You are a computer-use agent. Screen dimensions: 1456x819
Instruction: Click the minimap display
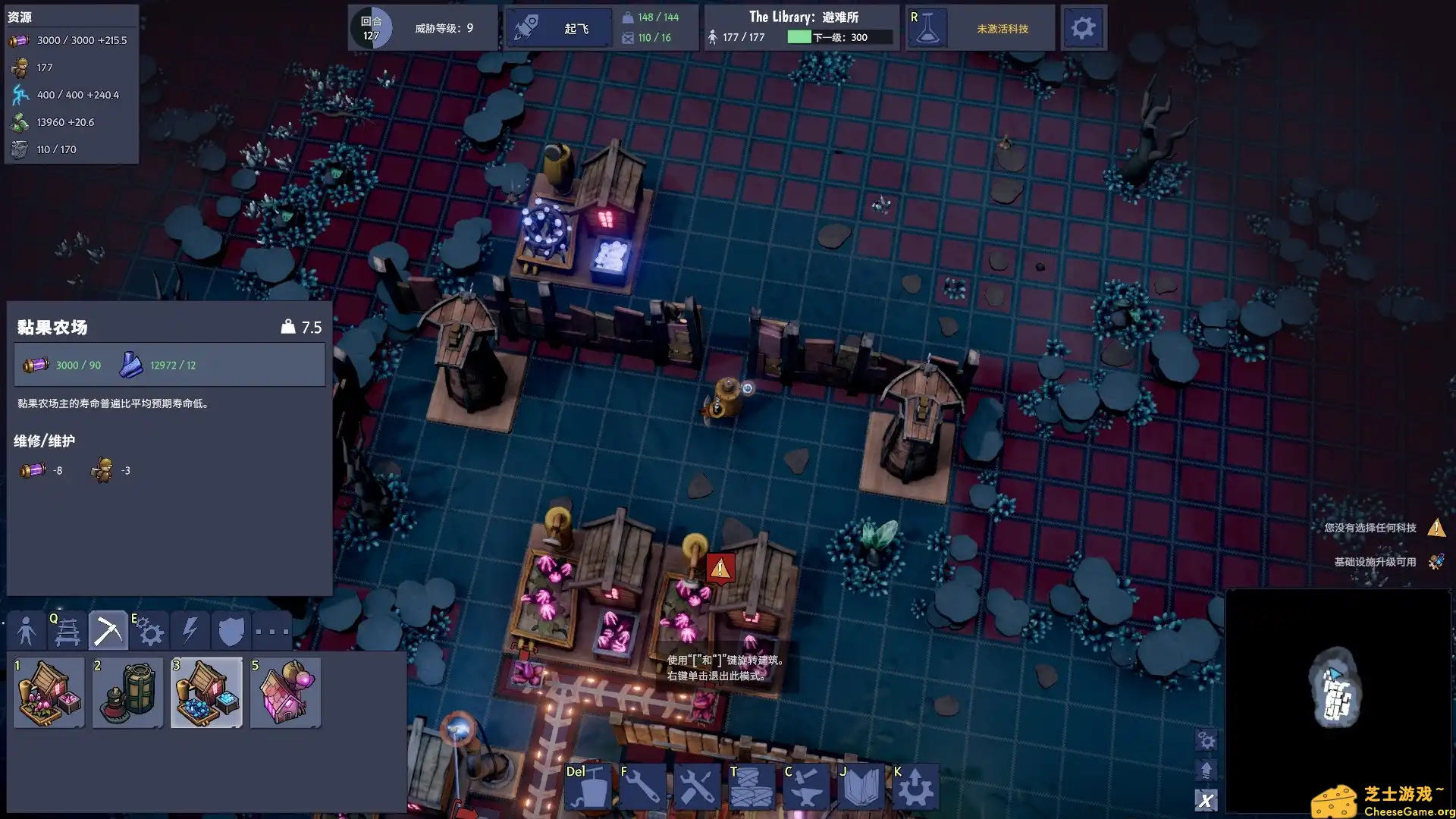pos(1338,700)
